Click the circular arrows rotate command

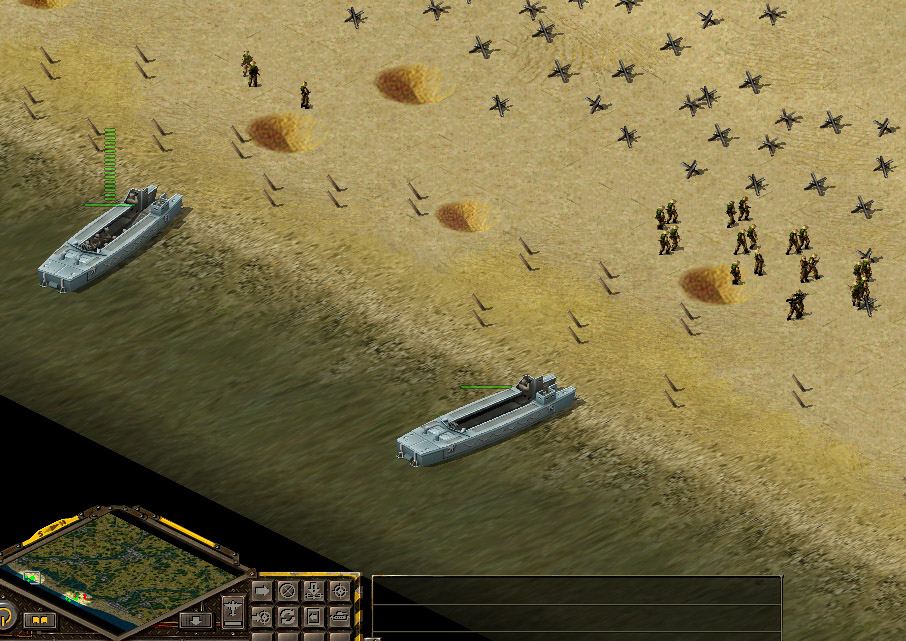pyautogui.click(x=288, y=616)
